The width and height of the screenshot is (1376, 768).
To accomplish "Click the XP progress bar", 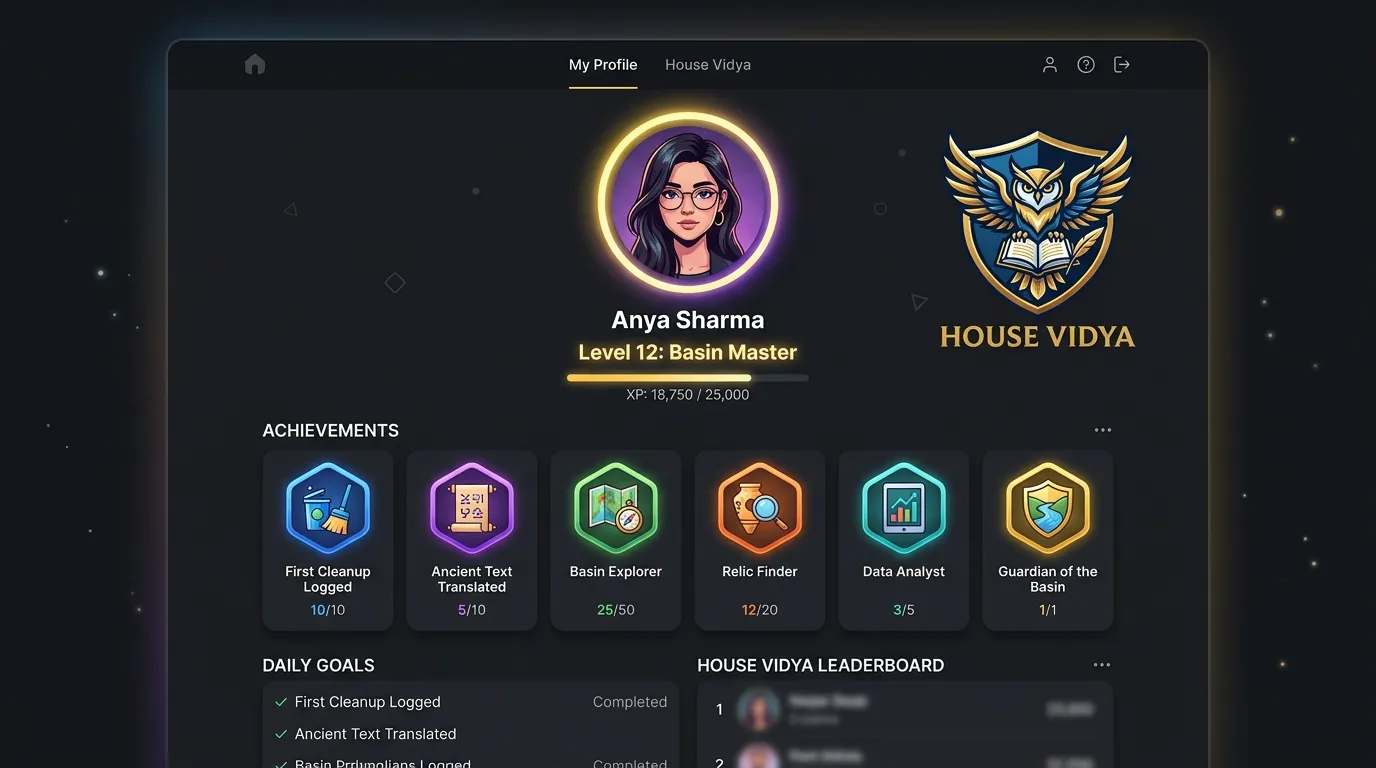I will pos(687,378).
